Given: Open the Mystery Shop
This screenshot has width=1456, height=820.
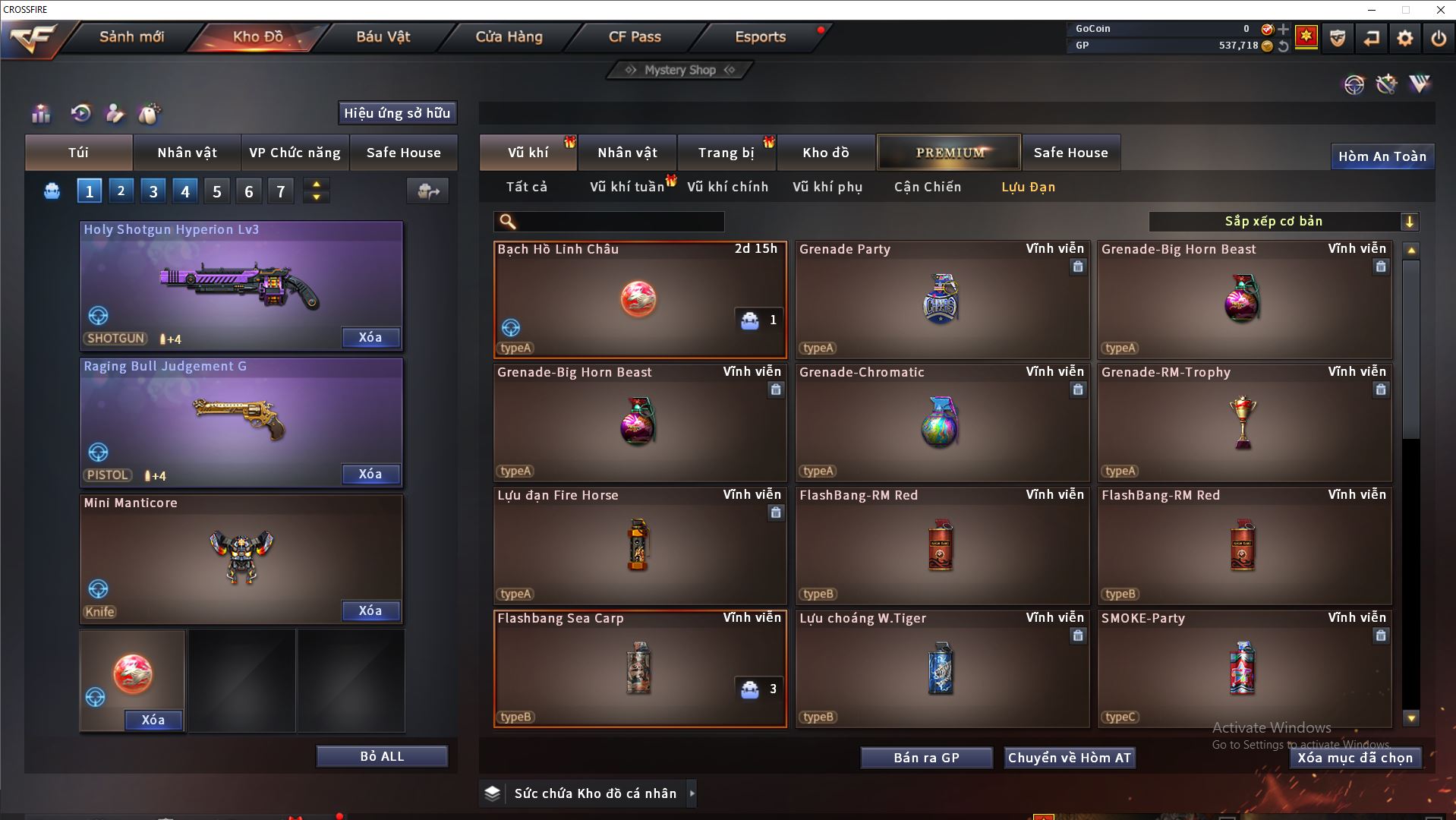Looking at the screenshot, I should (x=680, y=70).
